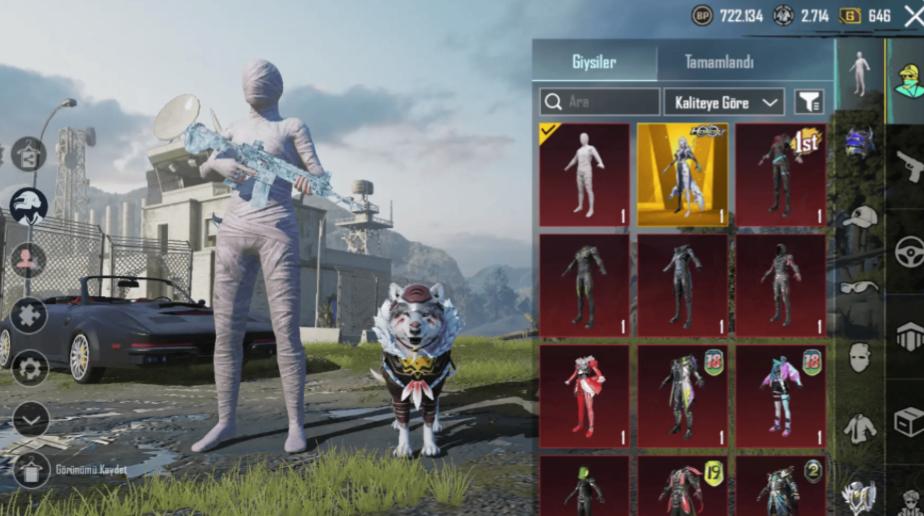Click the Ara search field
Image resolution: width=924 pixels, height=516 pixels.
pyautogui.click(x=599, y=102)
